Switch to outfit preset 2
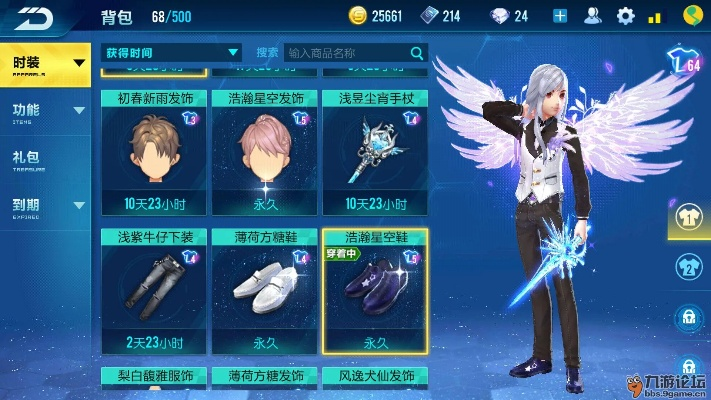 coord(689,266)
